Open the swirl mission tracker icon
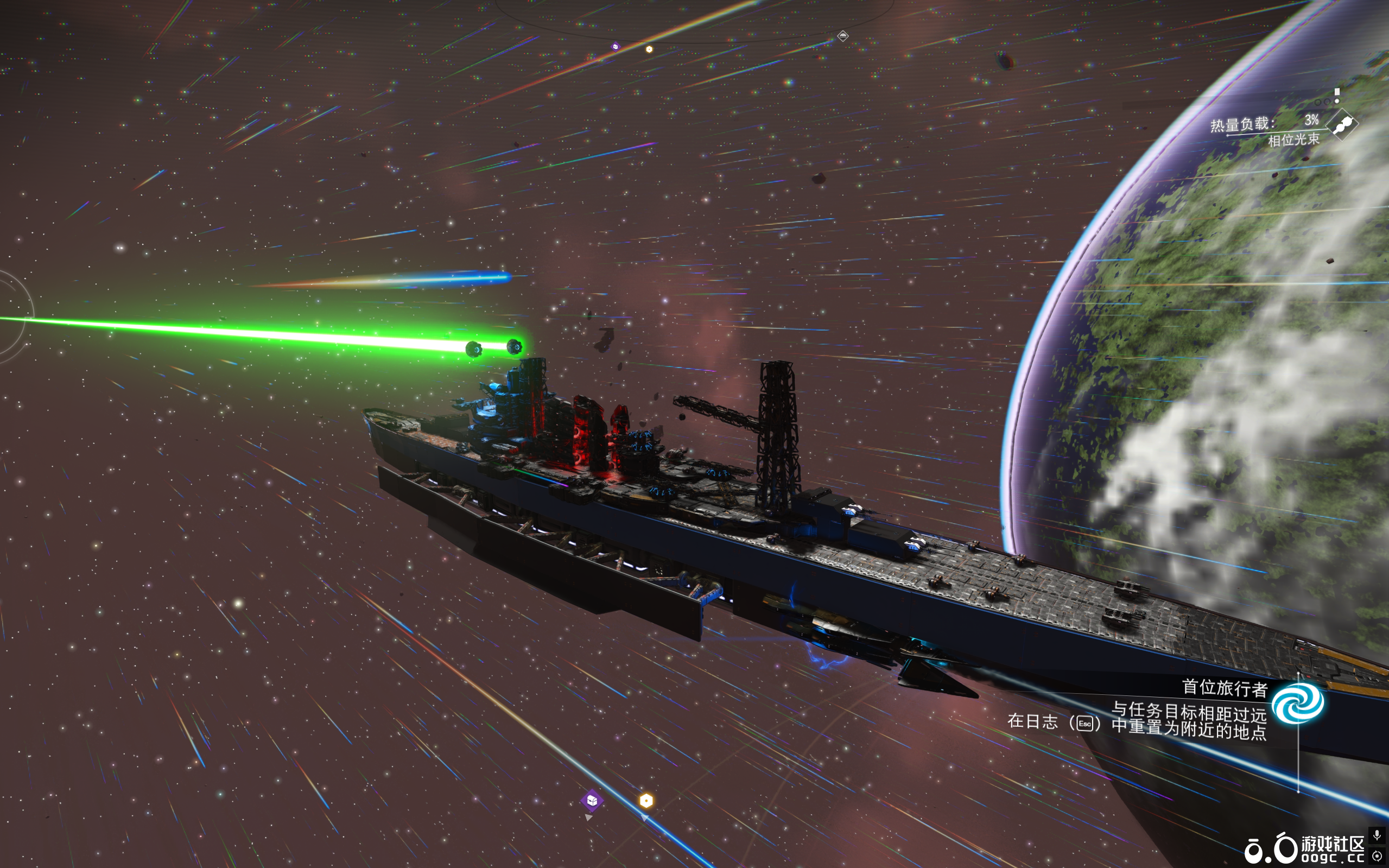Image resolution: width=1389 pixels, height=868 pixels. click(1297, 702)
